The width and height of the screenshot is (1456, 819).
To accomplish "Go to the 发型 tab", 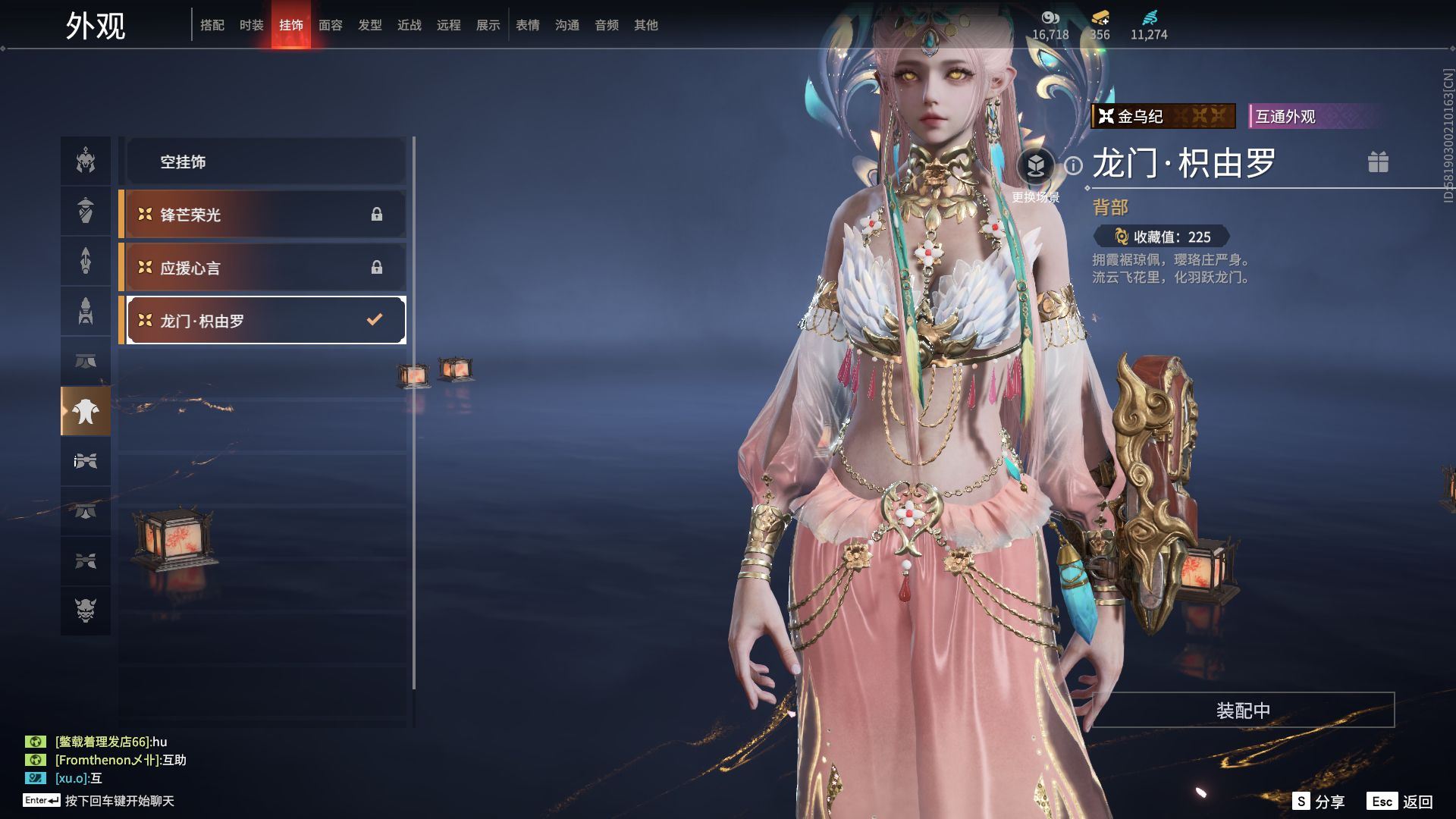I will (x=369, y=25).
